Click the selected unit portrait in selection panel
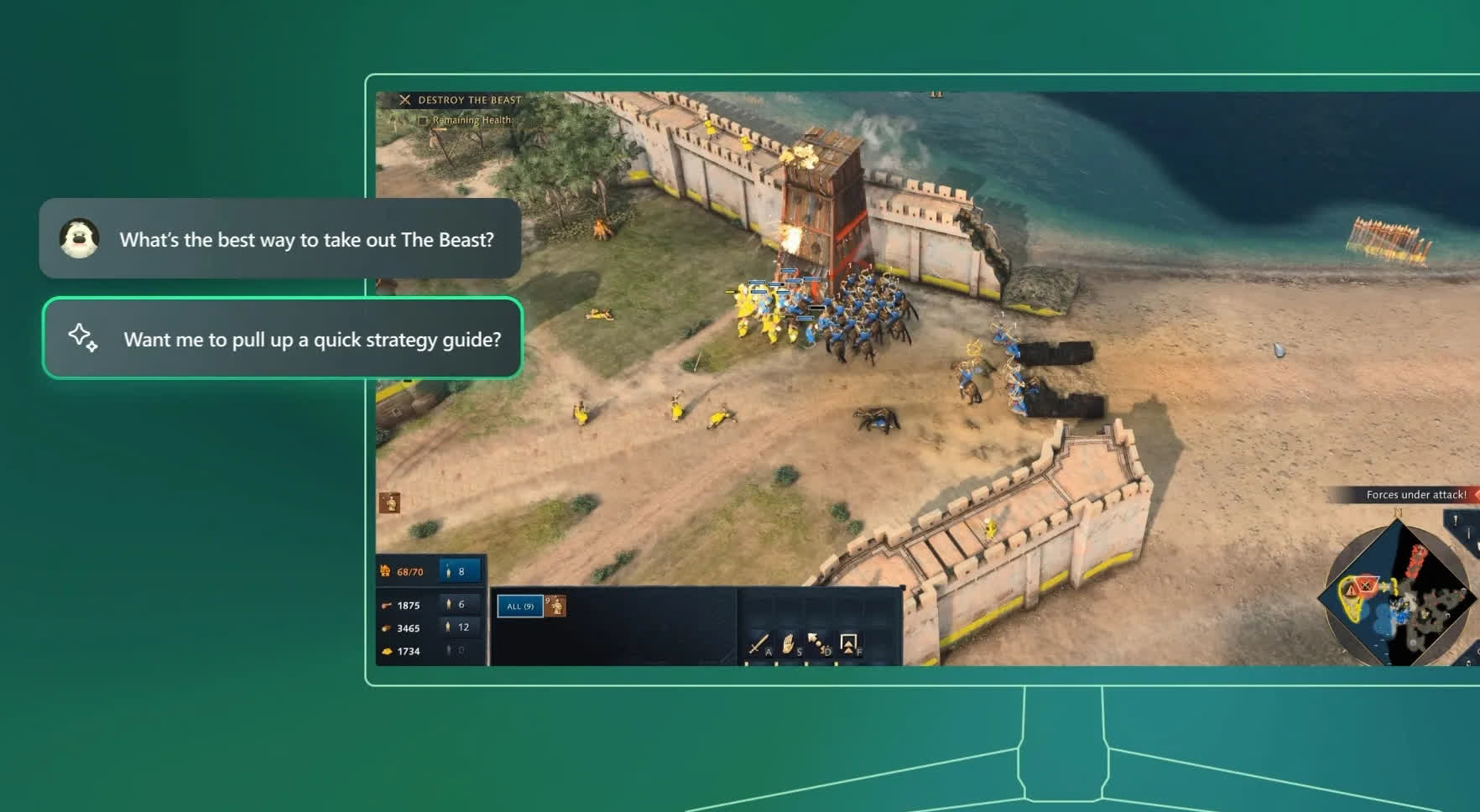Screen dimensions: 1480x812 pyautogui.click(x=556, y=606)
